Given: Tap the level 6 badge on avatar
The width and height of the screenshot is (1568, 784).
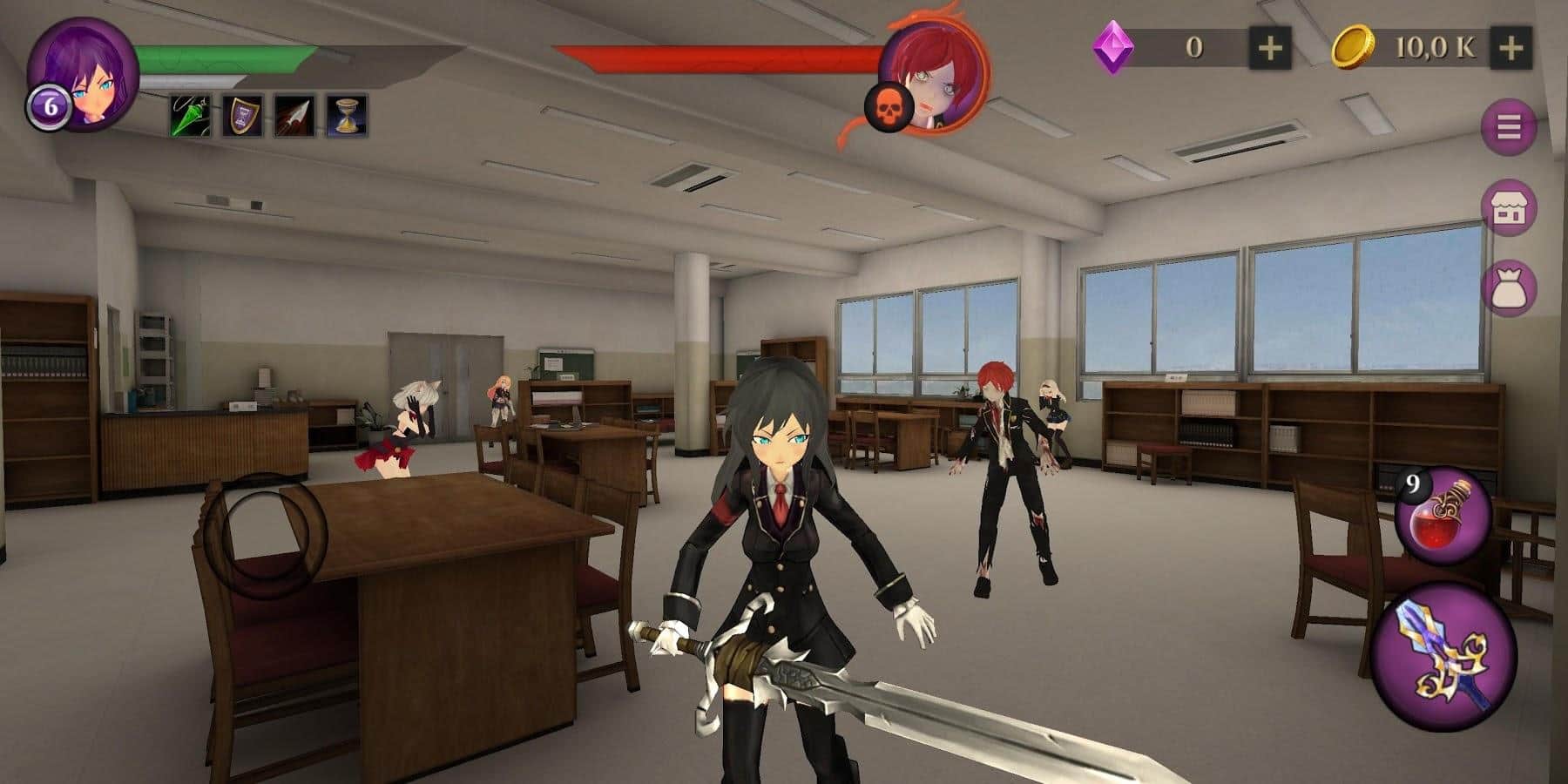Looking at the screenshot, I should point(49,106).
